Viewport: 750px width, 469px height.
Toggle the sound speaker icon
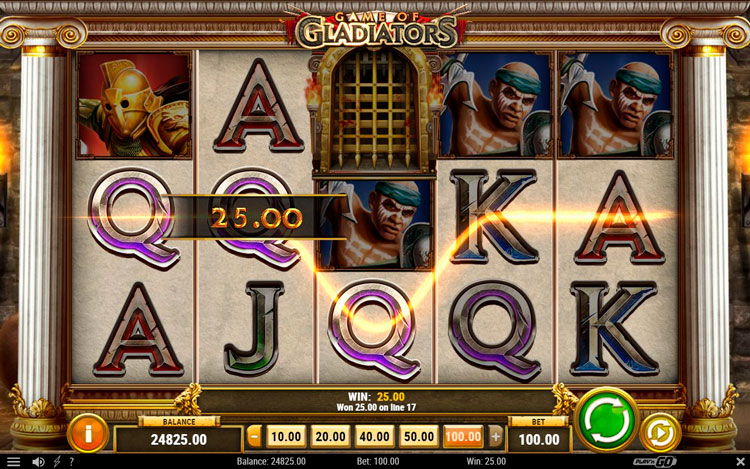point(38,461)
